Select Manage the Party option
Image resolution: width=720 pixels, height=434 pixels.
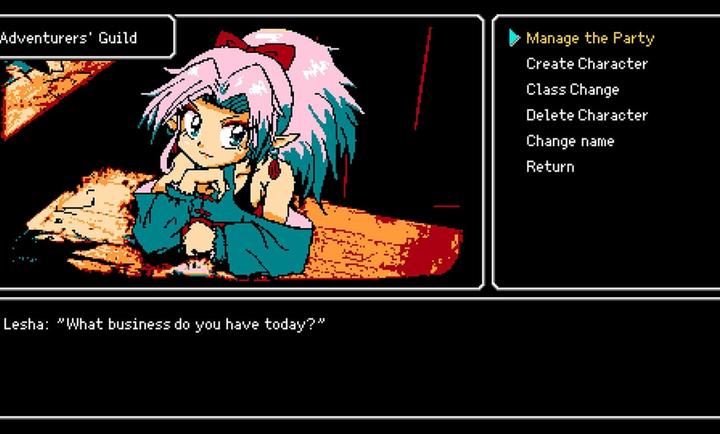click(590, 38)
